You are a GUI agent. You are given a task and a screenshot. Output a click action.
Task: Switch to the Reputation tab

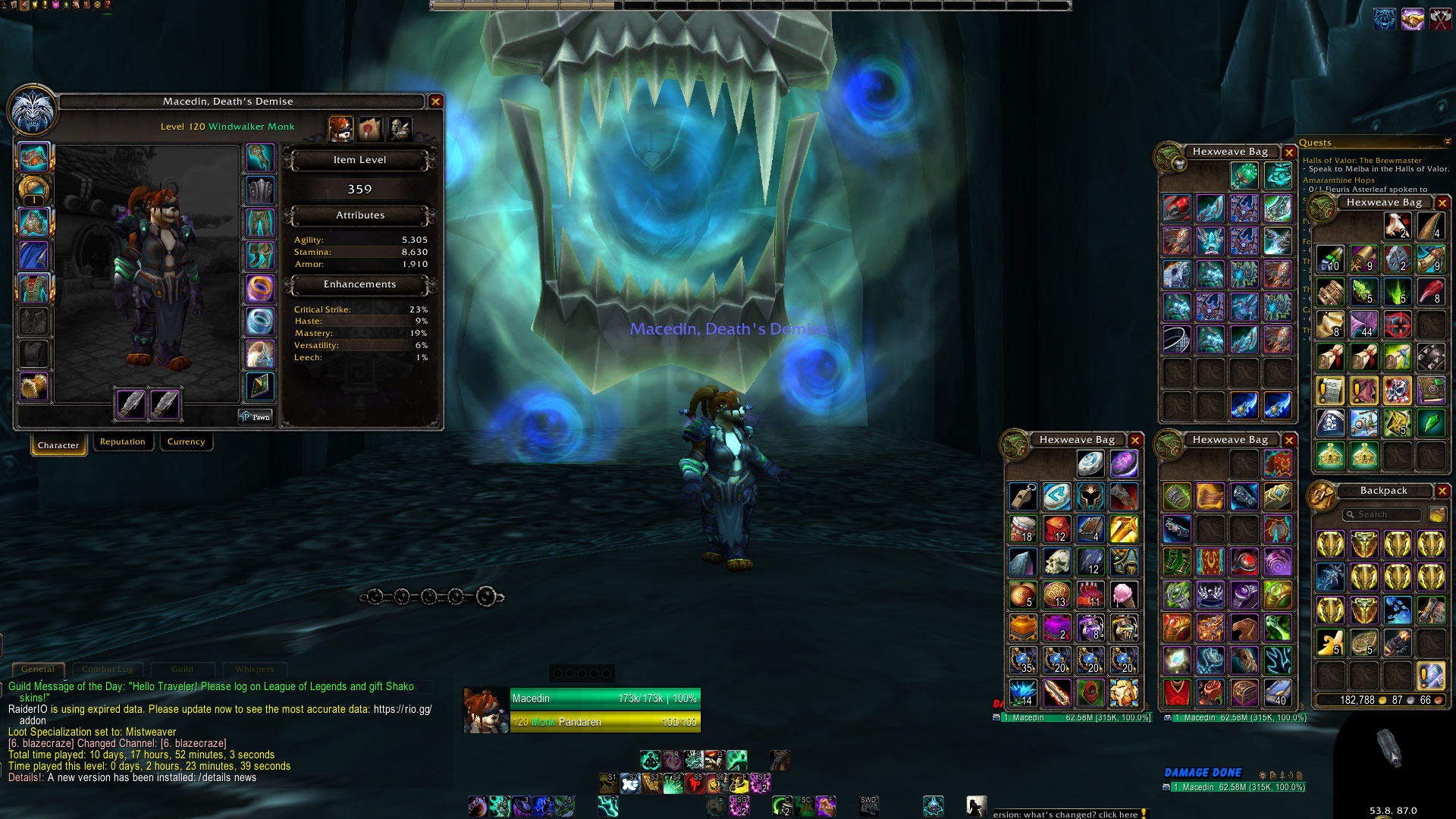click(122, 442)
